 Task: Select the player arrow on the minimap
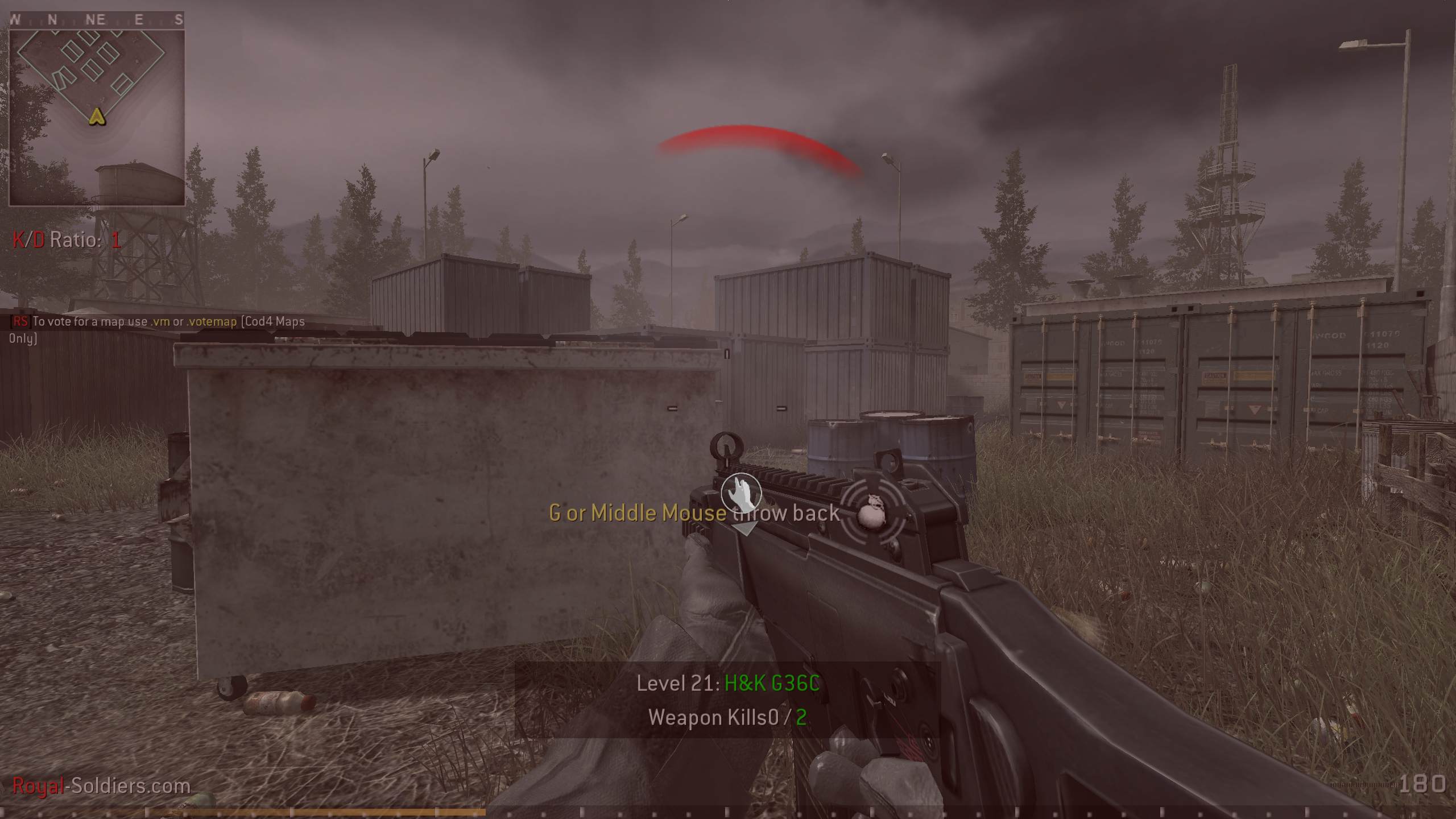pyautogui.click(x=97, y=118)
